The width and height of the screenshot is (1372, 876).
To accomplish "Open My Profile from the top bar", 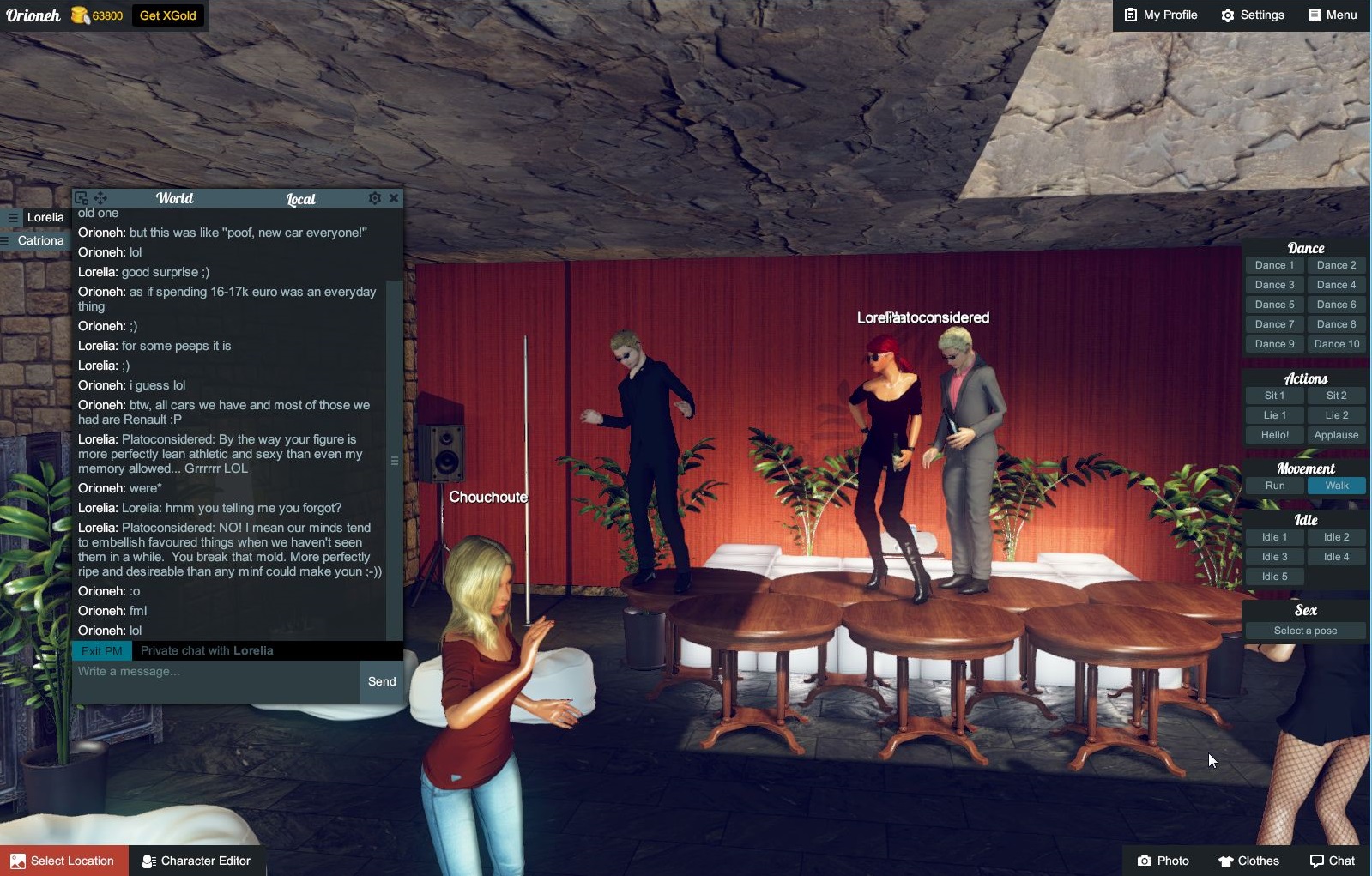I will pyautogui.click(x=1160, y=15).
